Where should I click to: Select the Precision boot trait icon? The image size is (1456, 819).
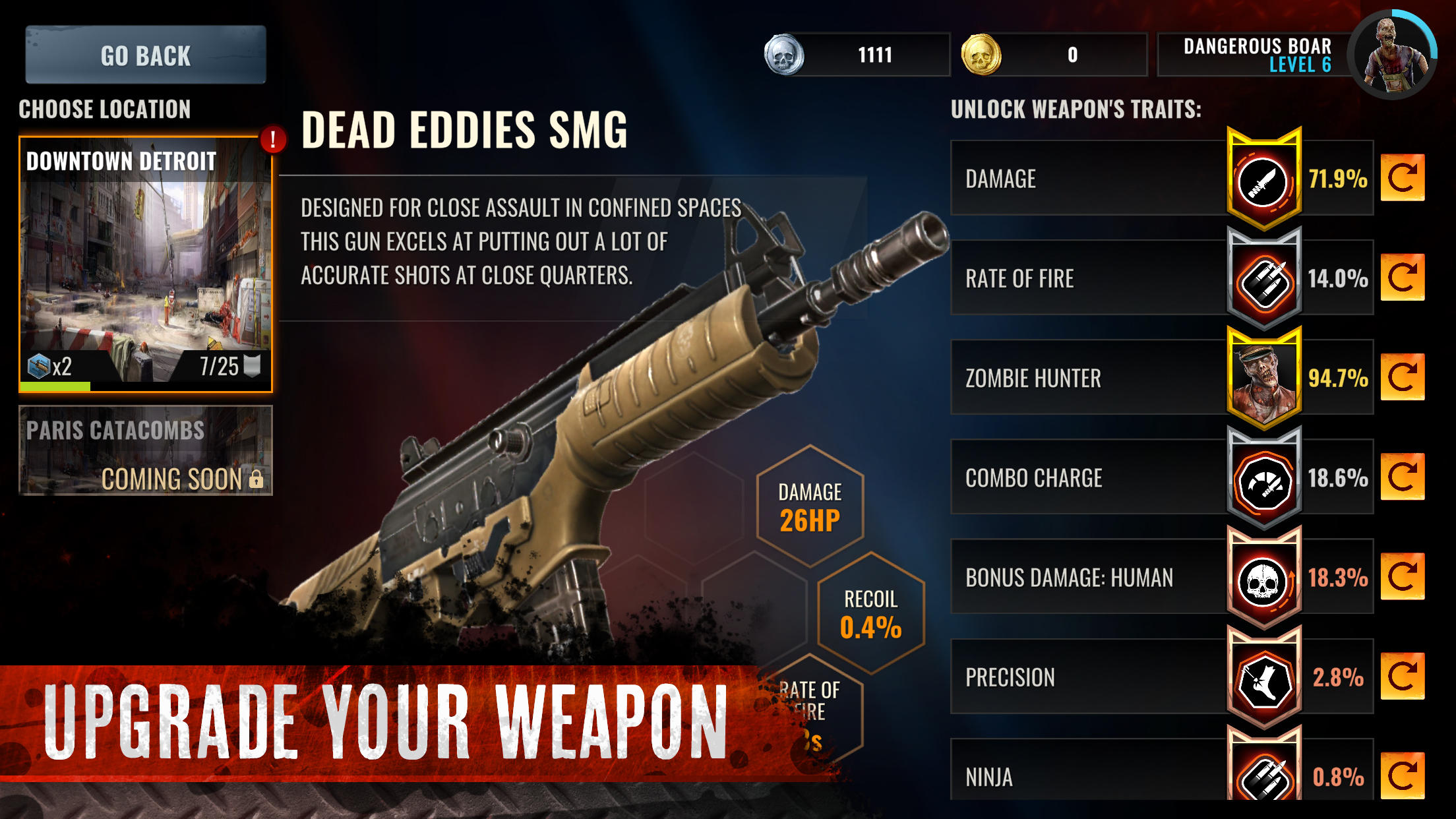1265,677
